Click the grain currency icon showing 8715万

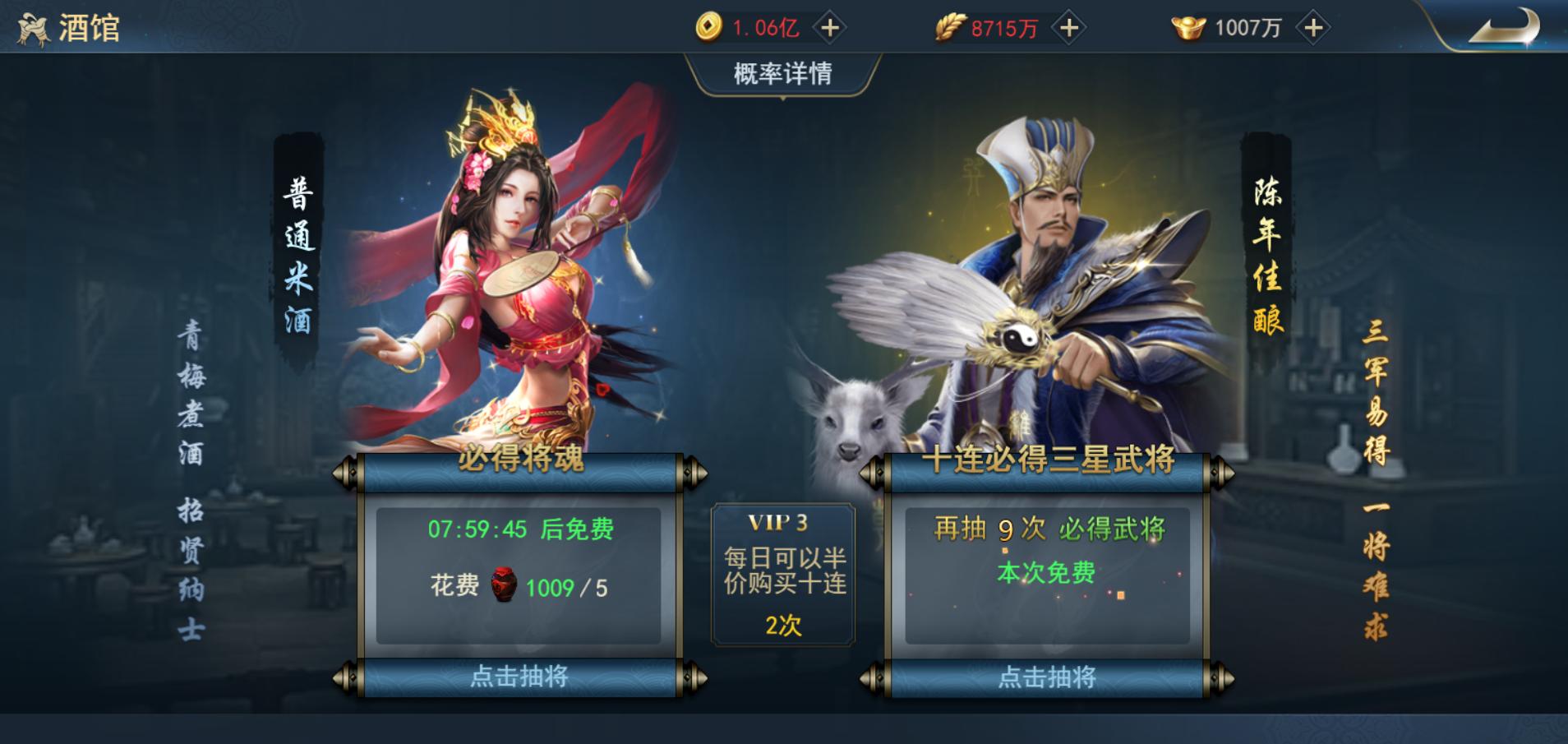point(950,27)
